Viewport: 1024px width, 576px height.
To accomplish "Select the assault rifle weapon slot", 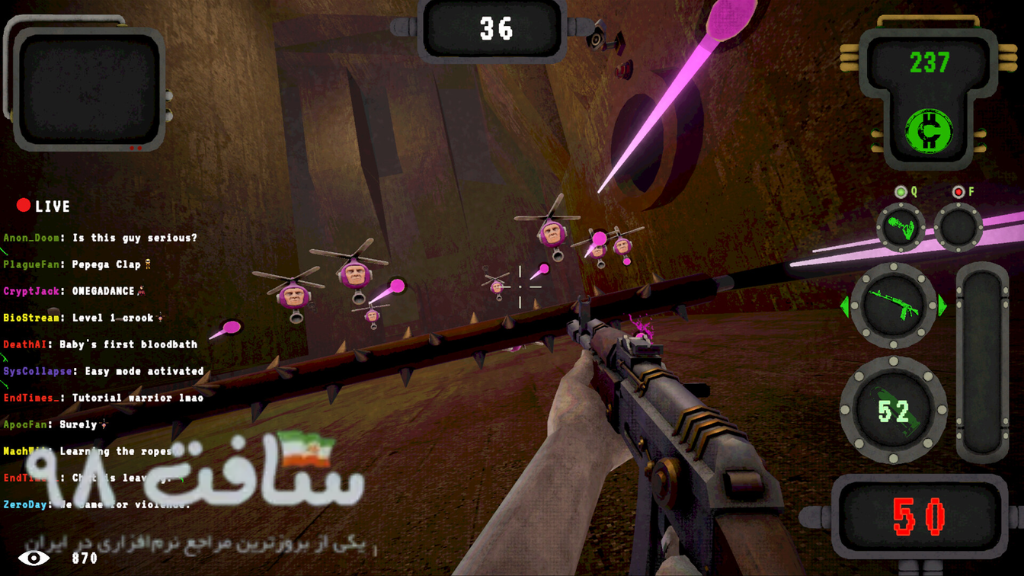I will tap(893, 305).
